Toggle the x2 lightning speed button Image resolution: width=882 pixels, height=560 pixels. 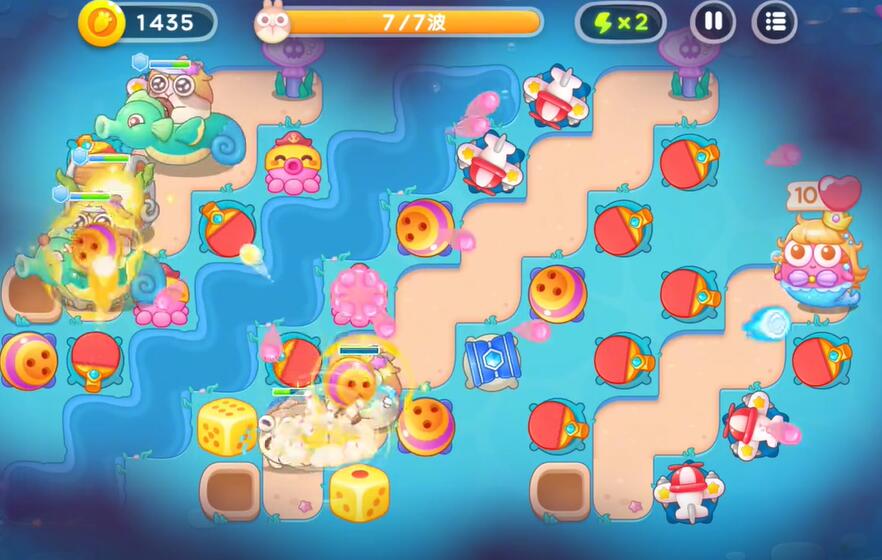coord(621,22)
